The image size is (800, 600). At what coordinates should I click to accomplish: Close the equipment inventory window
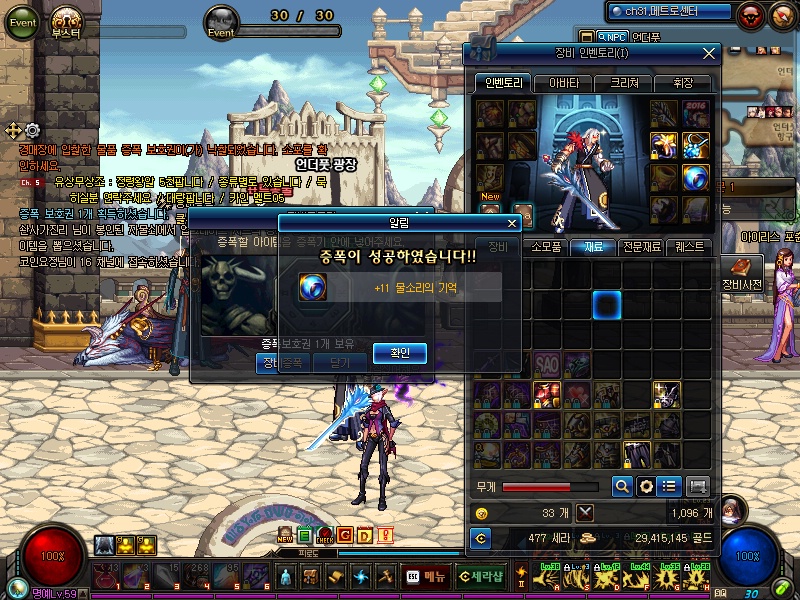(x=709, y=54)
